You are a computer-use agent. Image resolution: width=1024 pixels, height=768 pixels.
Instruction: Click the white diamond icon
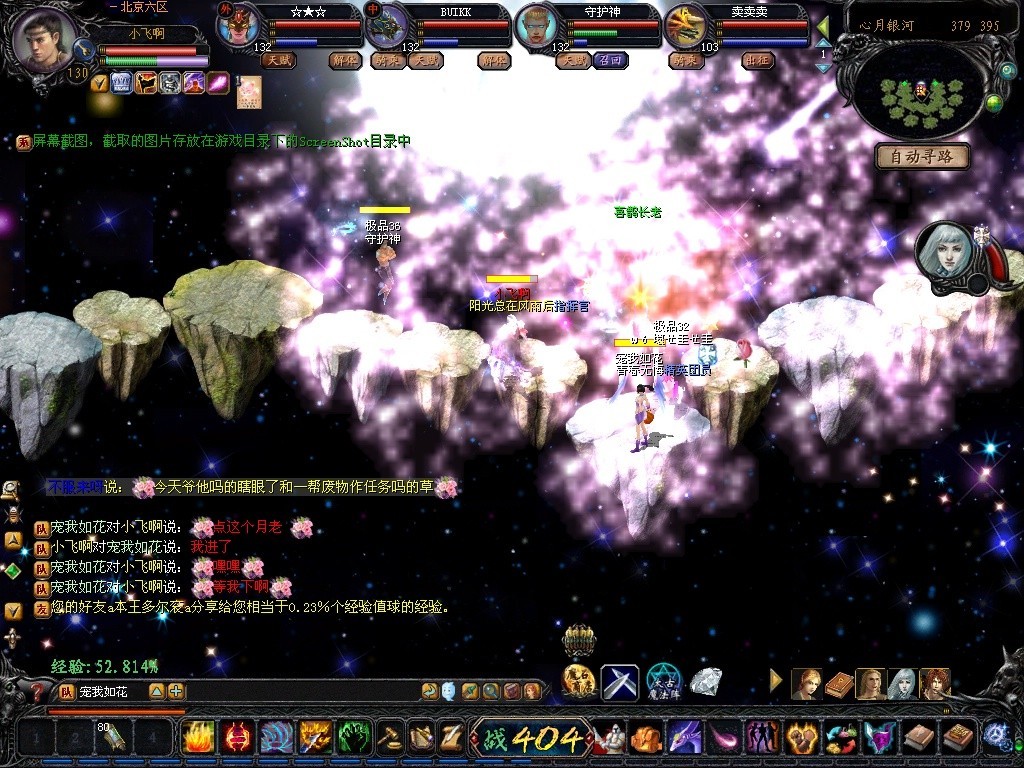point(706,682)
